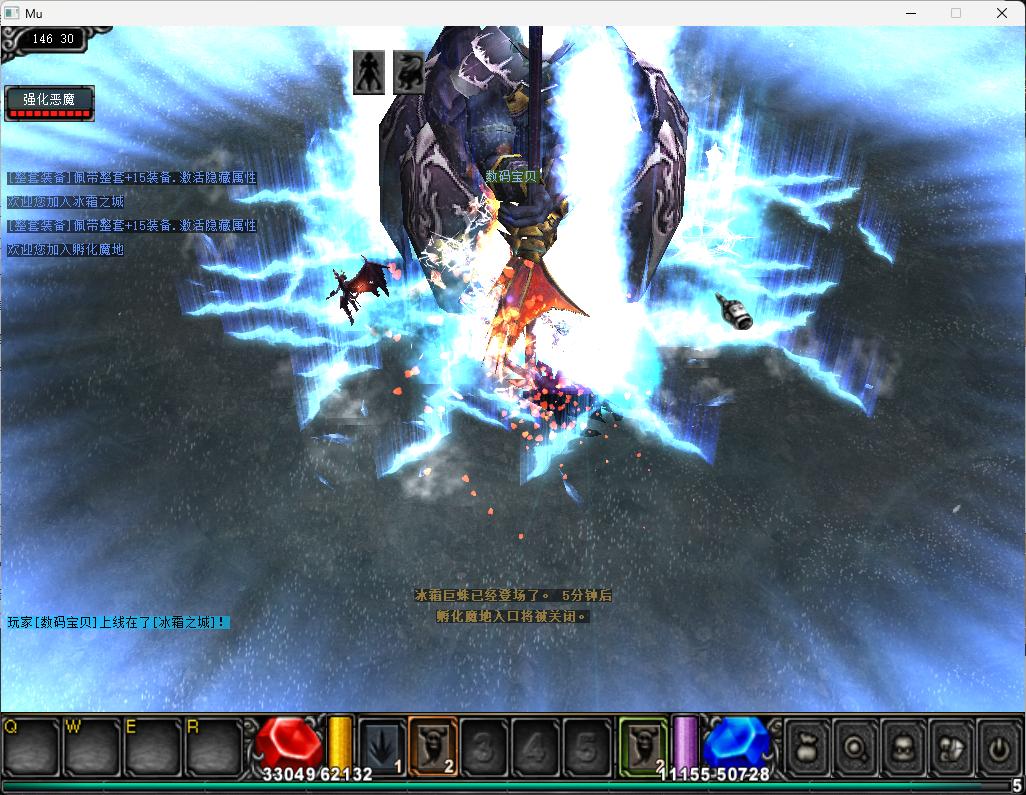The height and width of the screenshot is (795, 1026).
Task: Activate the orange-framed demon skill in slot 2
Action: pyautogui.click(x=433, y=746)
